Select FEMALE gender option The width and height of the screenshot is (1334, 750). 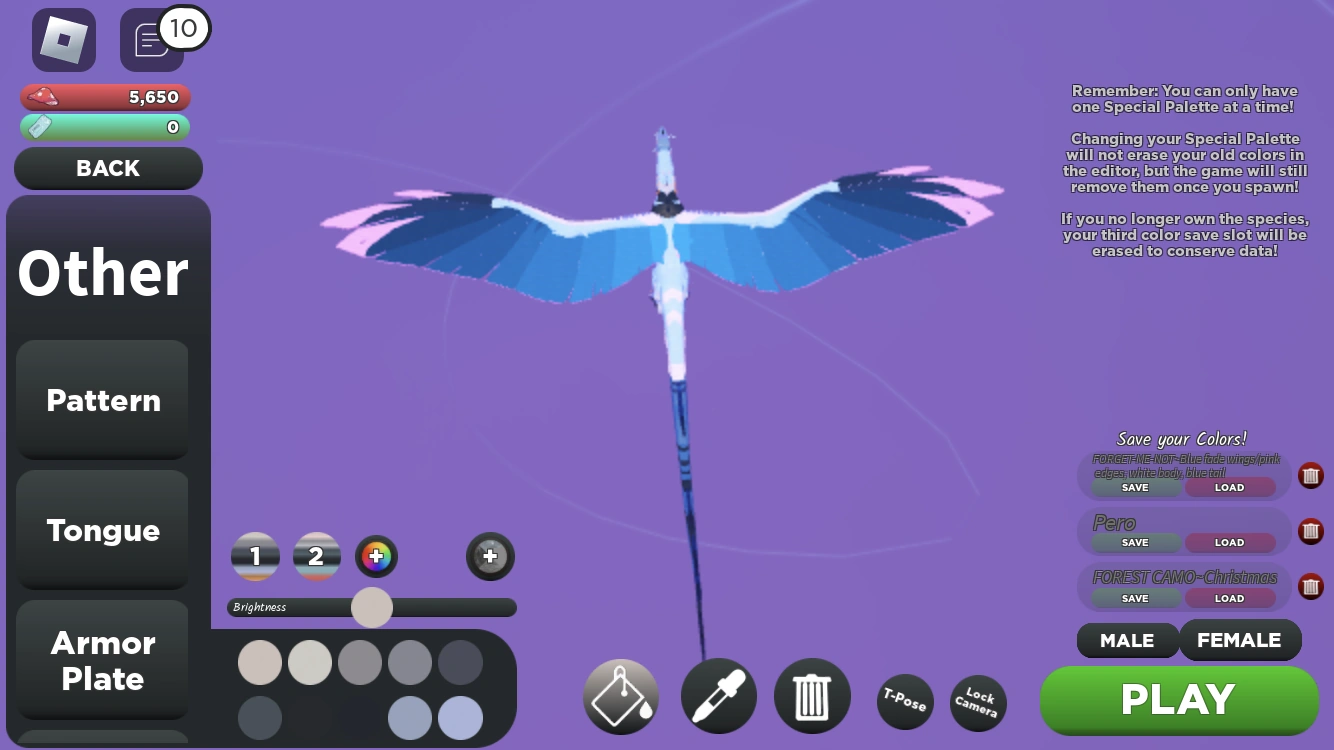pos(1240,640)
